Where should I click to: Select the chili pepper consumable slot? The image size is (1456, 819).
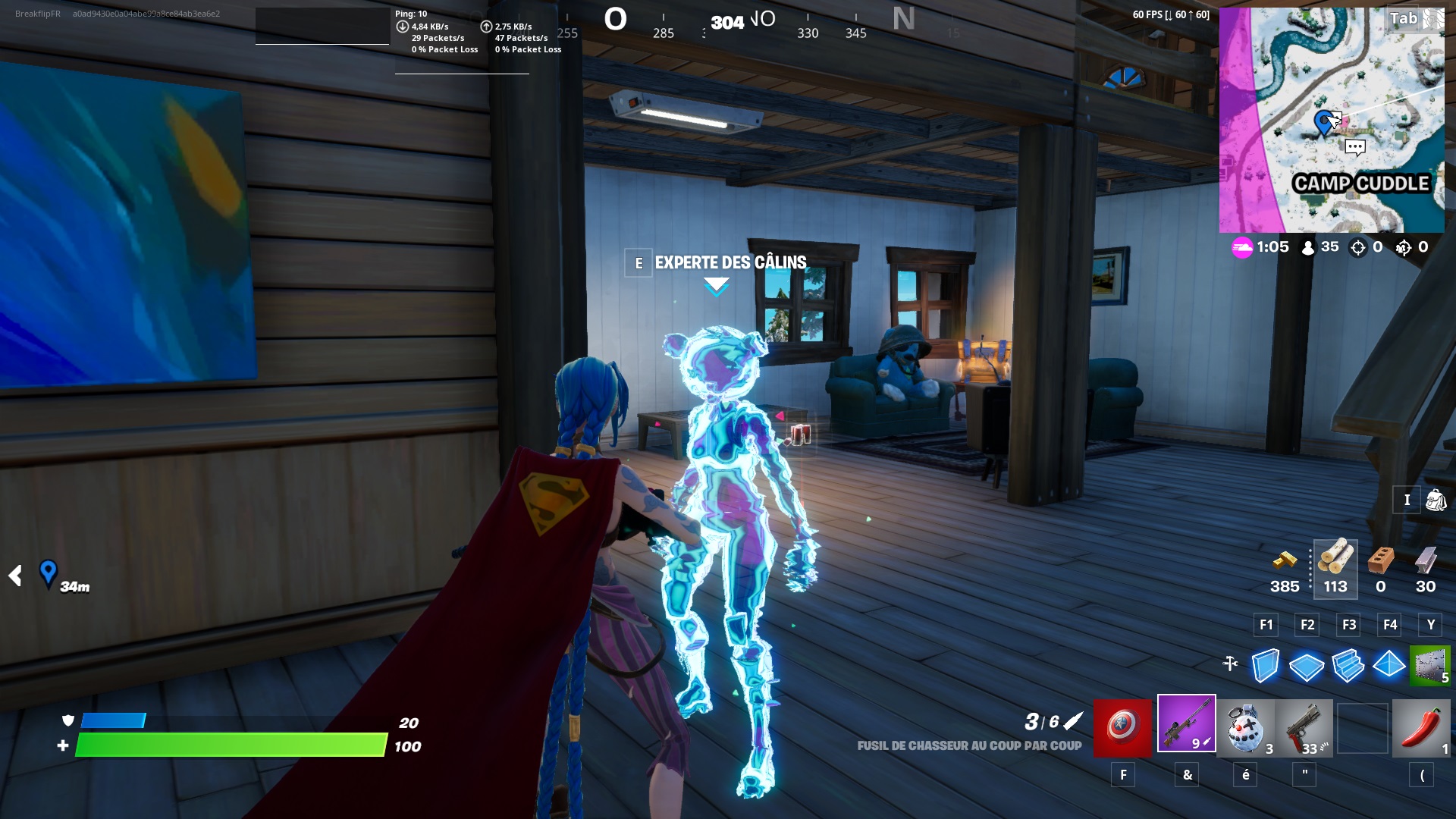pos(1422,728)
